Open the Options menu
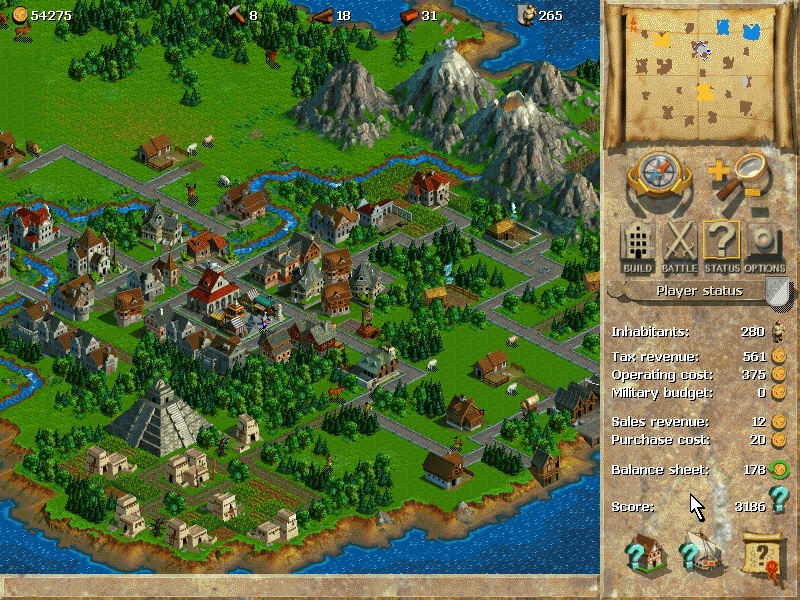The height and width of the screenshot is (600, 800). (x=765, y=247)
